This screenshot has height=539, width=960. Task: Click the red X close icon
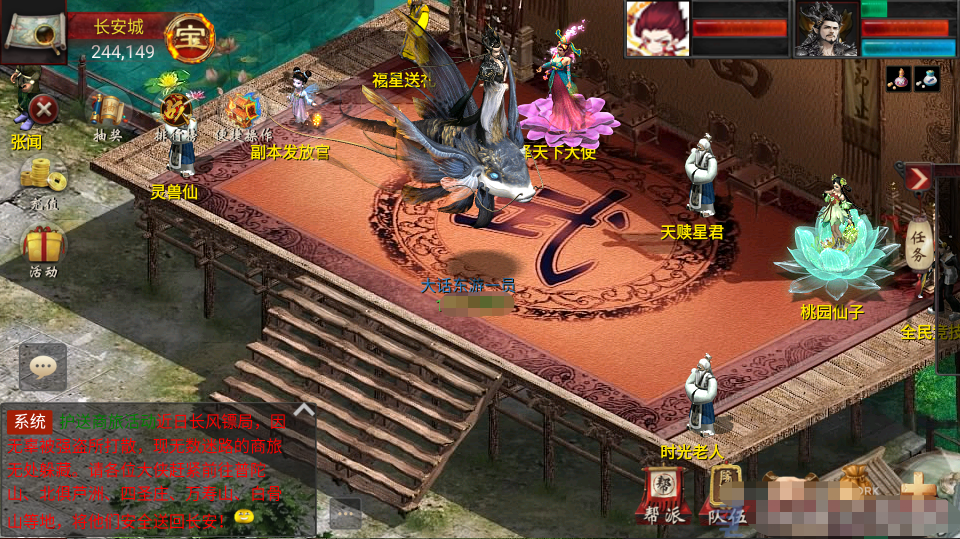(x=42, y=108)
